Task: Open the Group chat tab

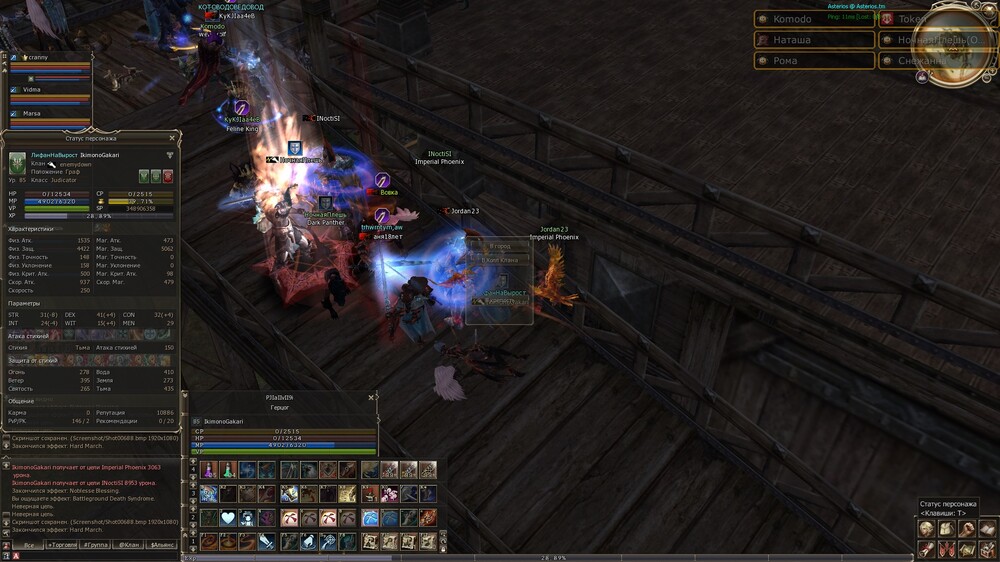Action: tap(96, 545)
